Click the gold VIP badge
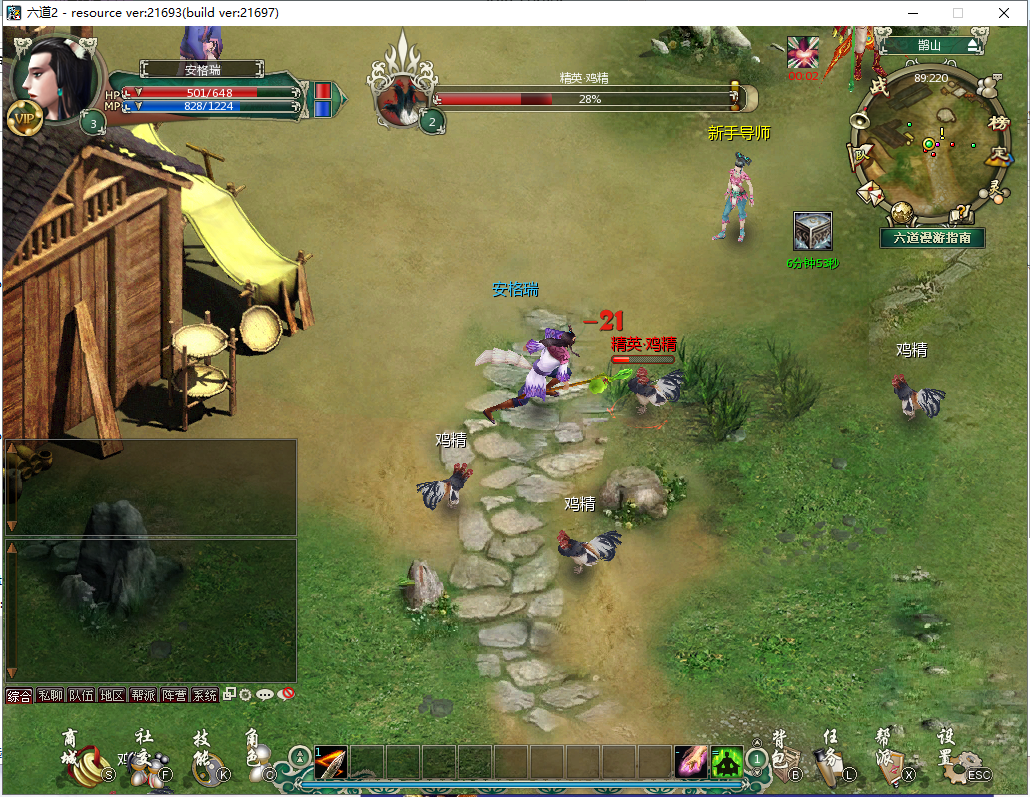The width and height of the screenshot is (1030, 797). [x=25, y=118]
